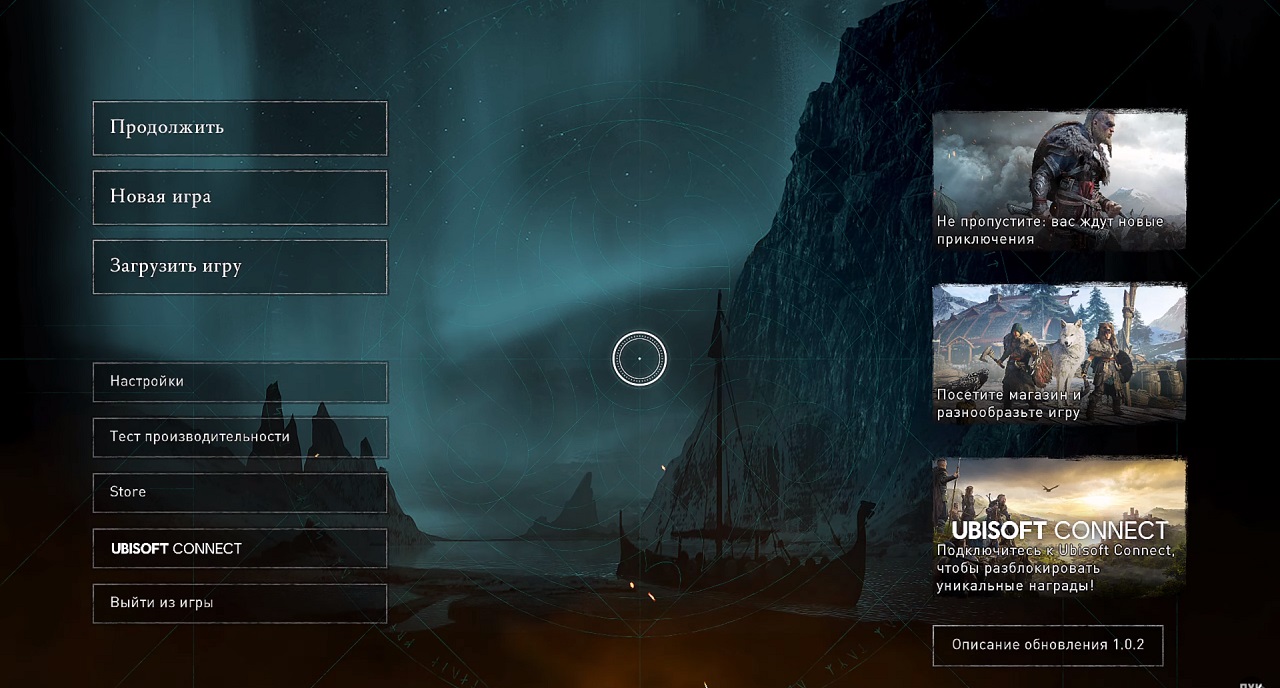Launch Тест производительности benchmark
Image resolution: width=1280 pixels, height=688 pixels.
point(240,437)
